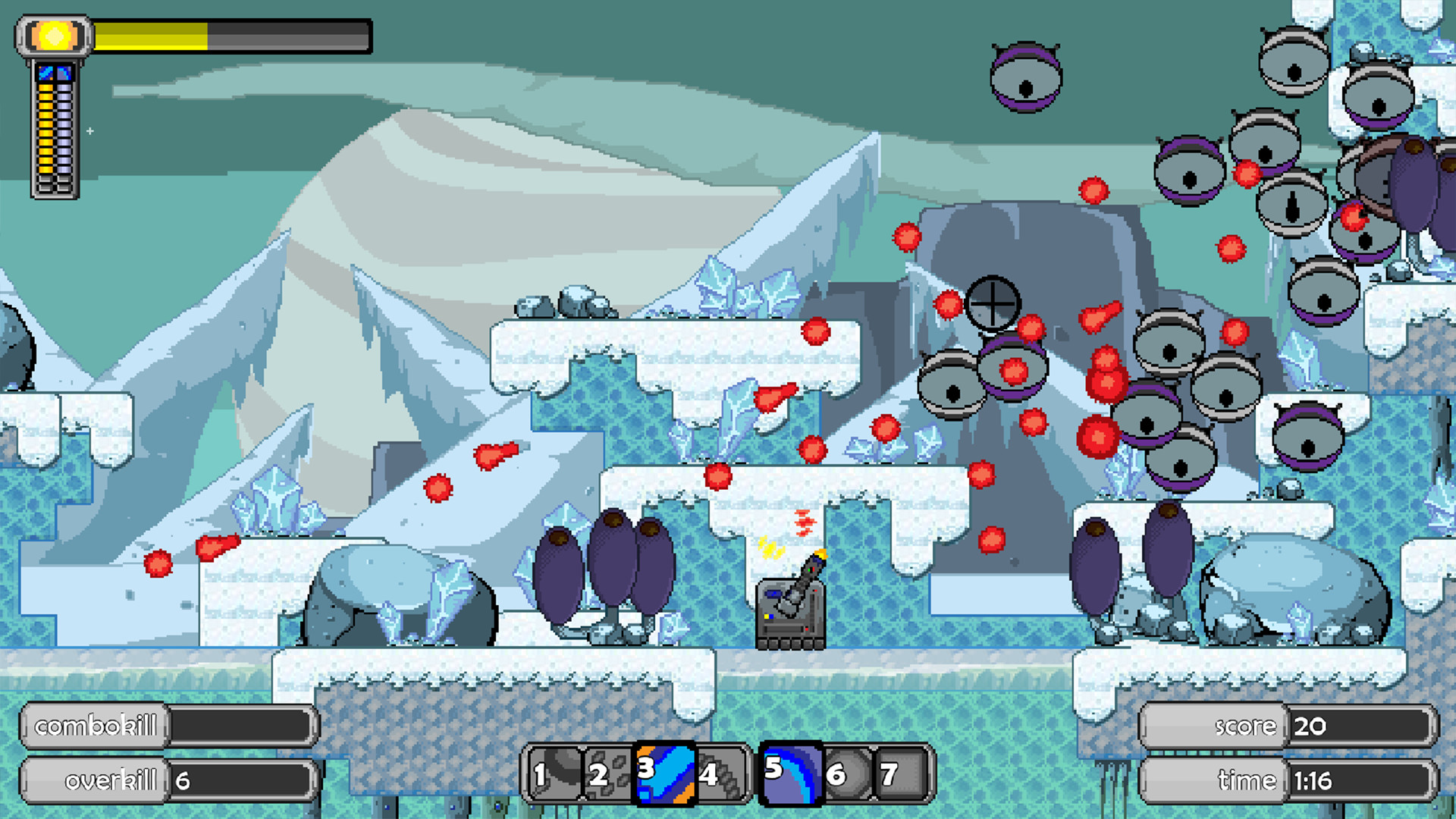Click the small plus icon beside the ammo gauge
The width and height of the screenshot is (1456, 819).
[90, 130]
